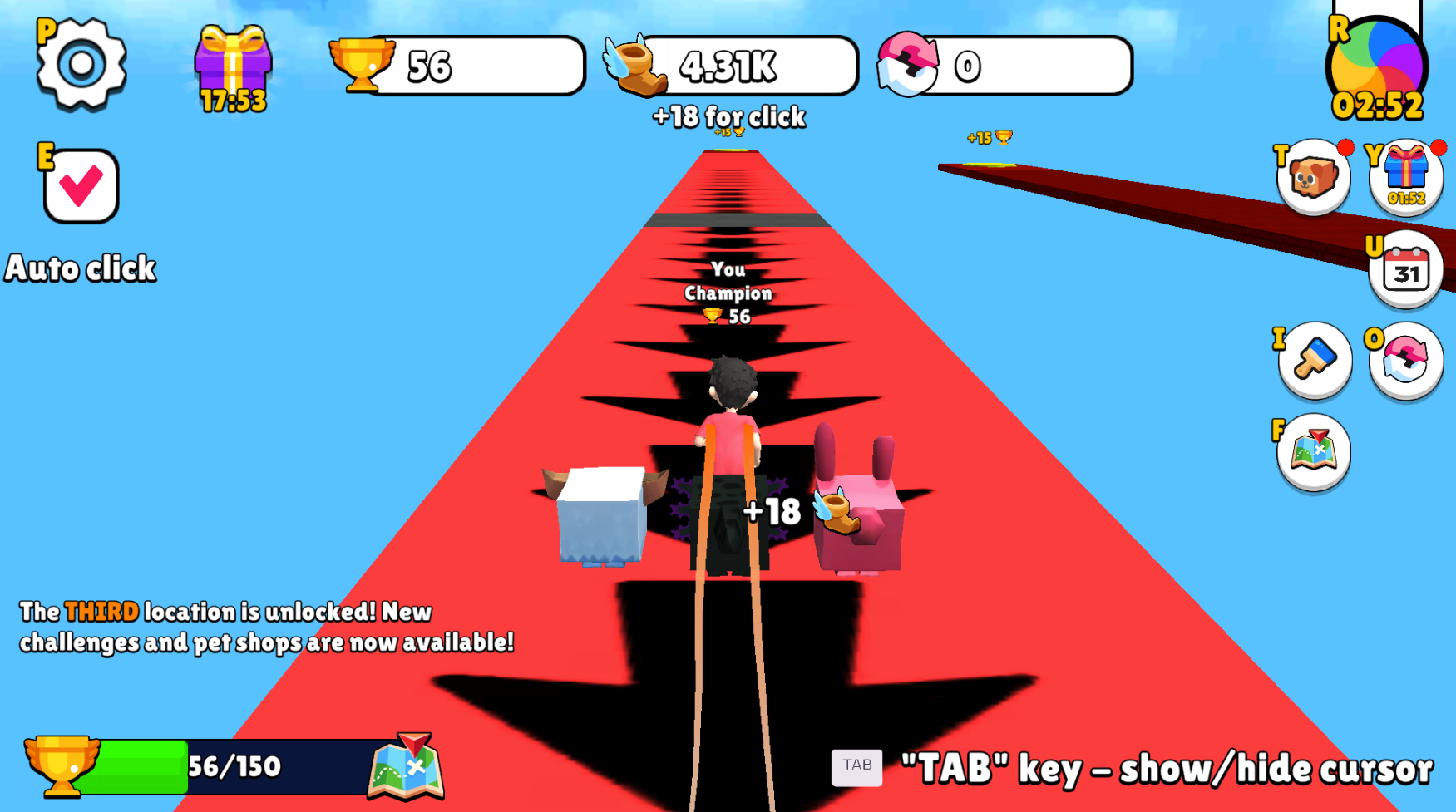1456x812 pixels.
Task: Claim the purple gift with 17:53 timer
Action: [x=231, y=65]
